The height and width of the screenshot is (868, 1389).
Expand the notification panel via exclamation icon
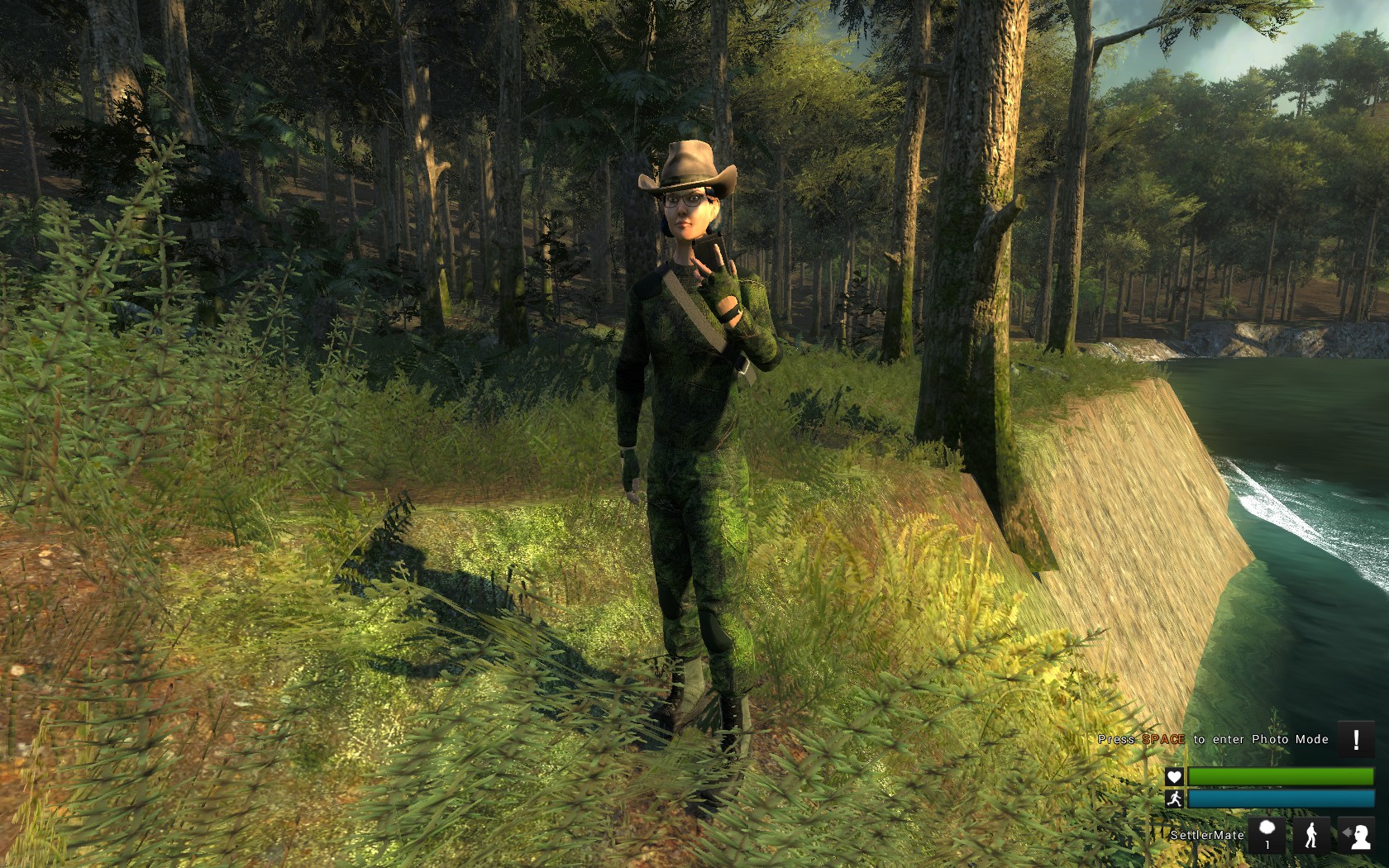1355,738
